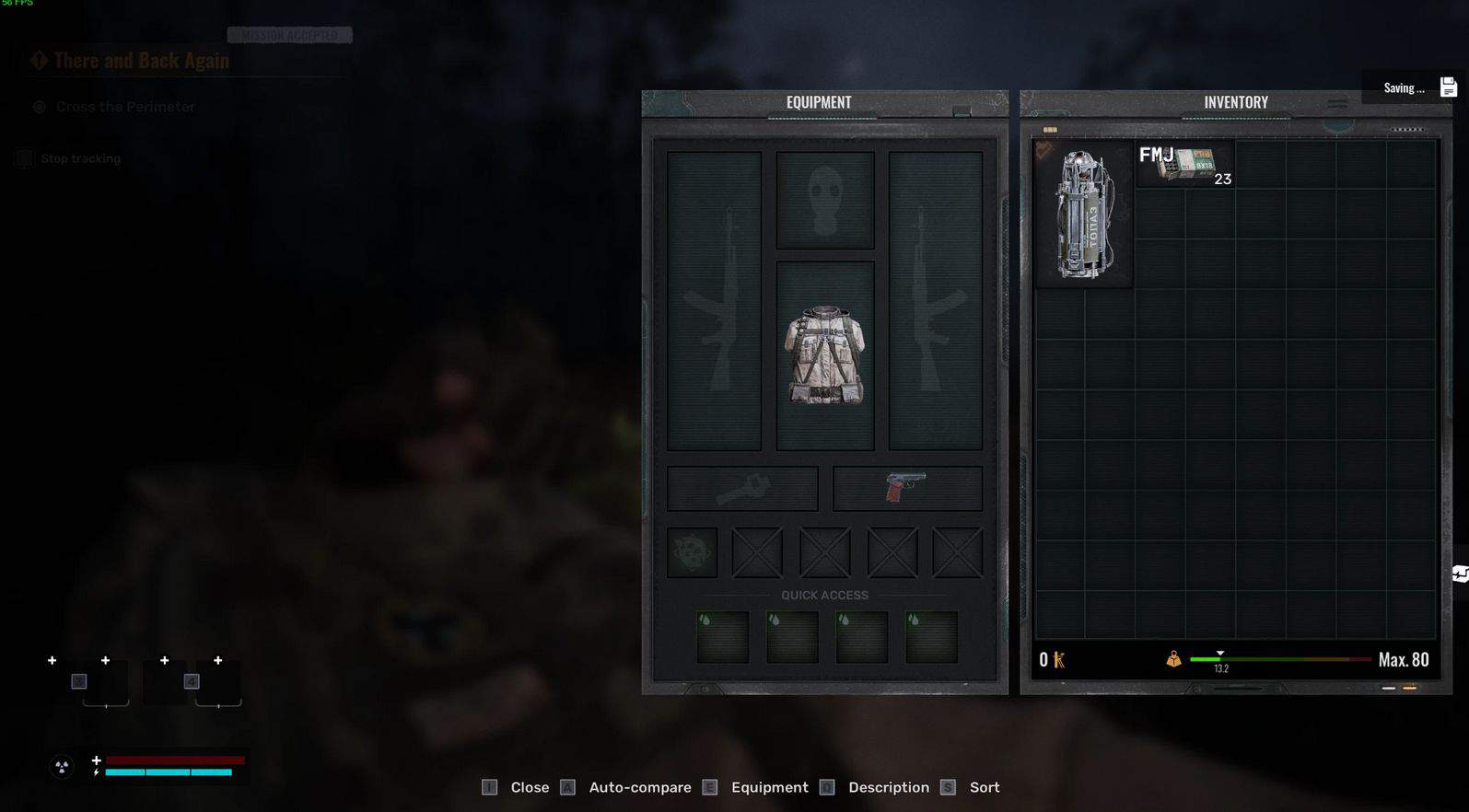Select the detector slot with wrench silhouette

[x=742, y=488]
